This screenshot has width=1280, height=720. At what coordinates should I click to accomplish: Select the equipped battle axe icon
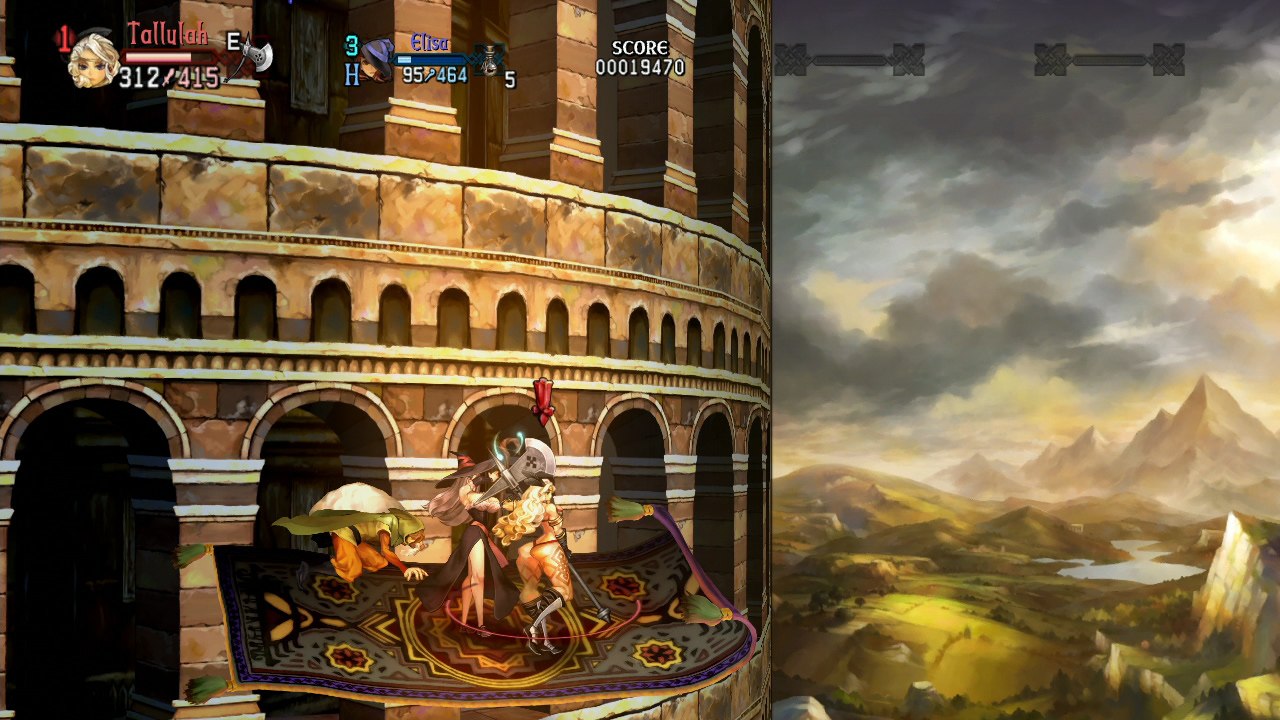coord(254,58)
